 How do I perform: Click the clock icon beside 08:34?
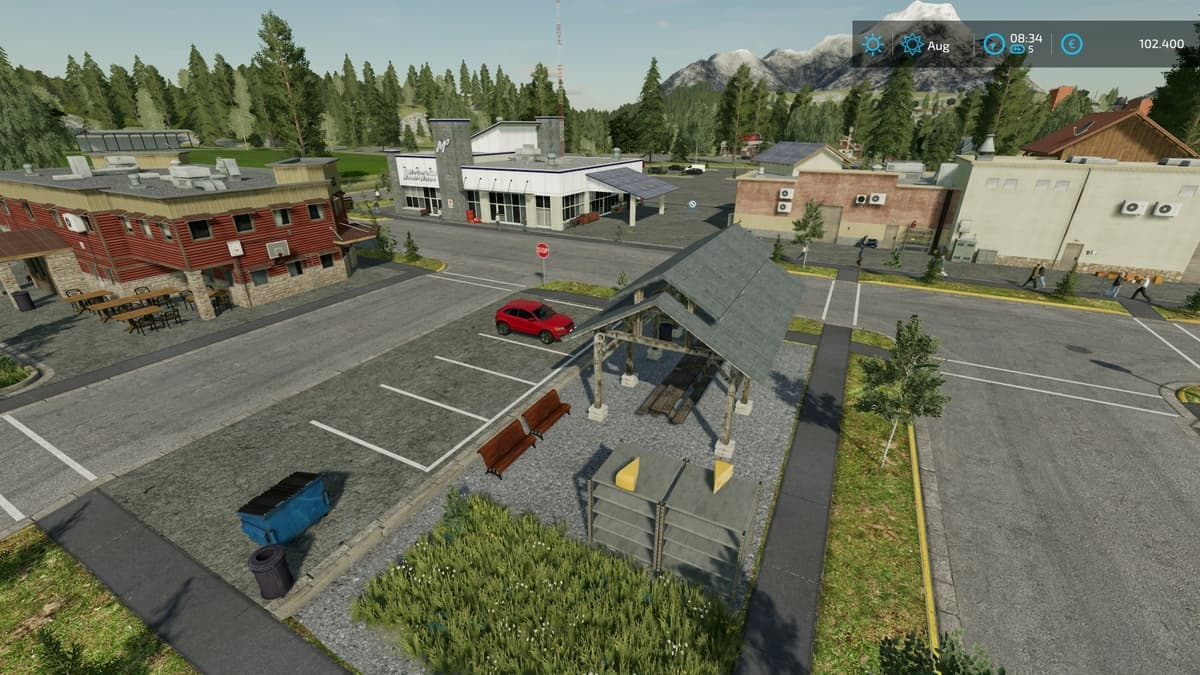tap(993, 44)
